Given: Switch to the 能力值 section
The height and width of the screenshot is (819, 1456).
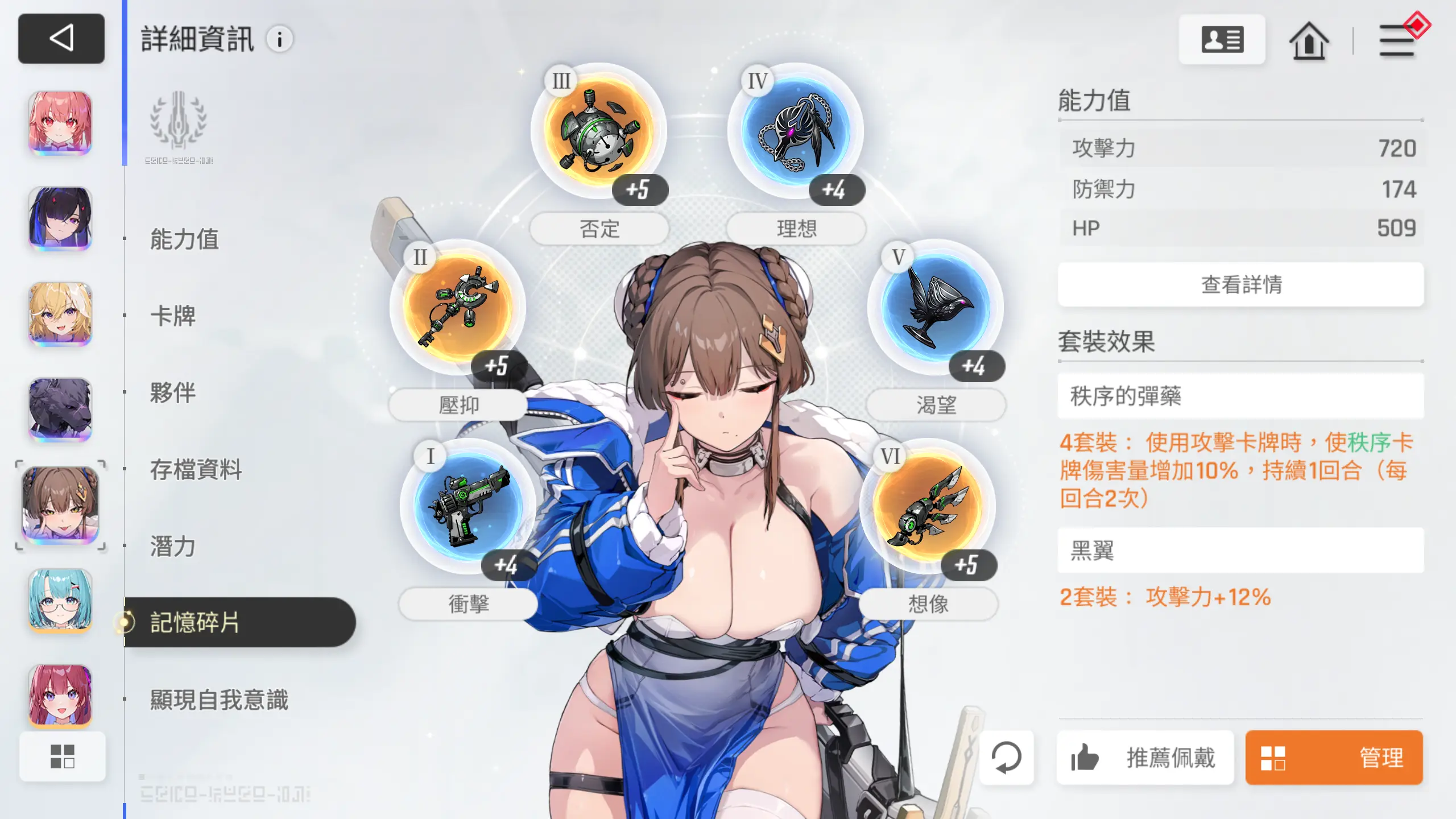Looking at the screenshot, I should click(x=184, y=239).
